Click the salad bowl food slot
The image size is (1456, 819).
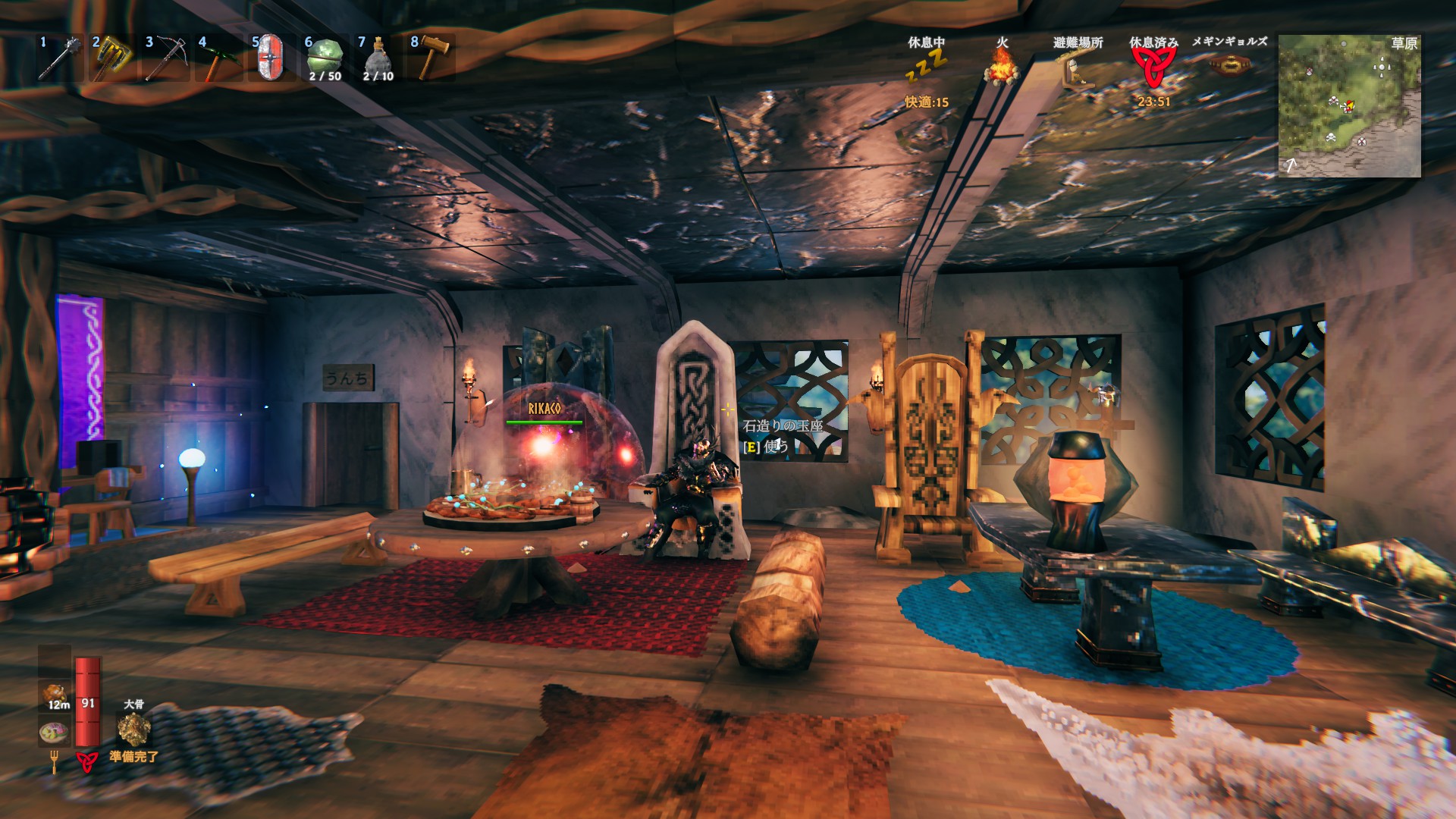click(54, 733)
